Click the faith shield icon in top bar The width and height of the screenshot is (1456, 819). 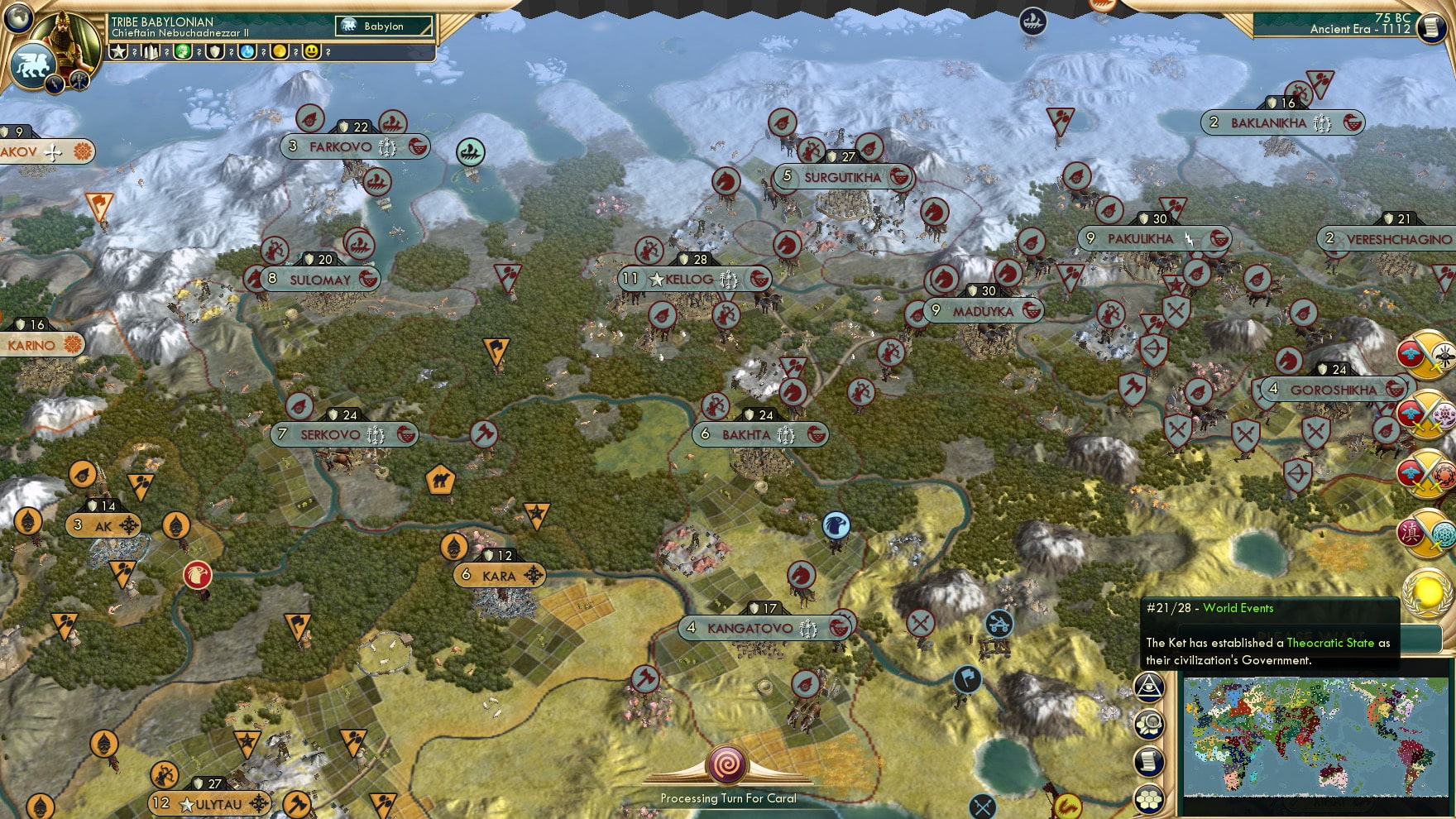point(216,51)
